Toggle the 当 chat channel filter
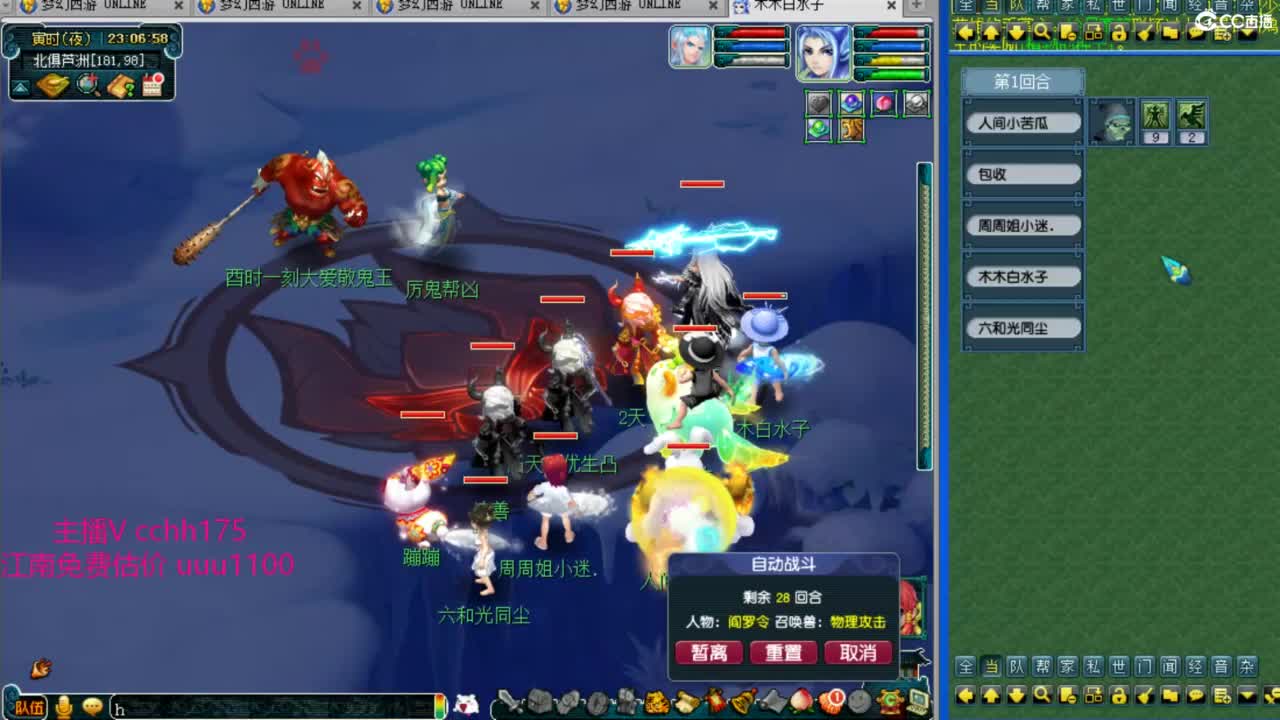 pyautogui.click(x=993, y=665)
